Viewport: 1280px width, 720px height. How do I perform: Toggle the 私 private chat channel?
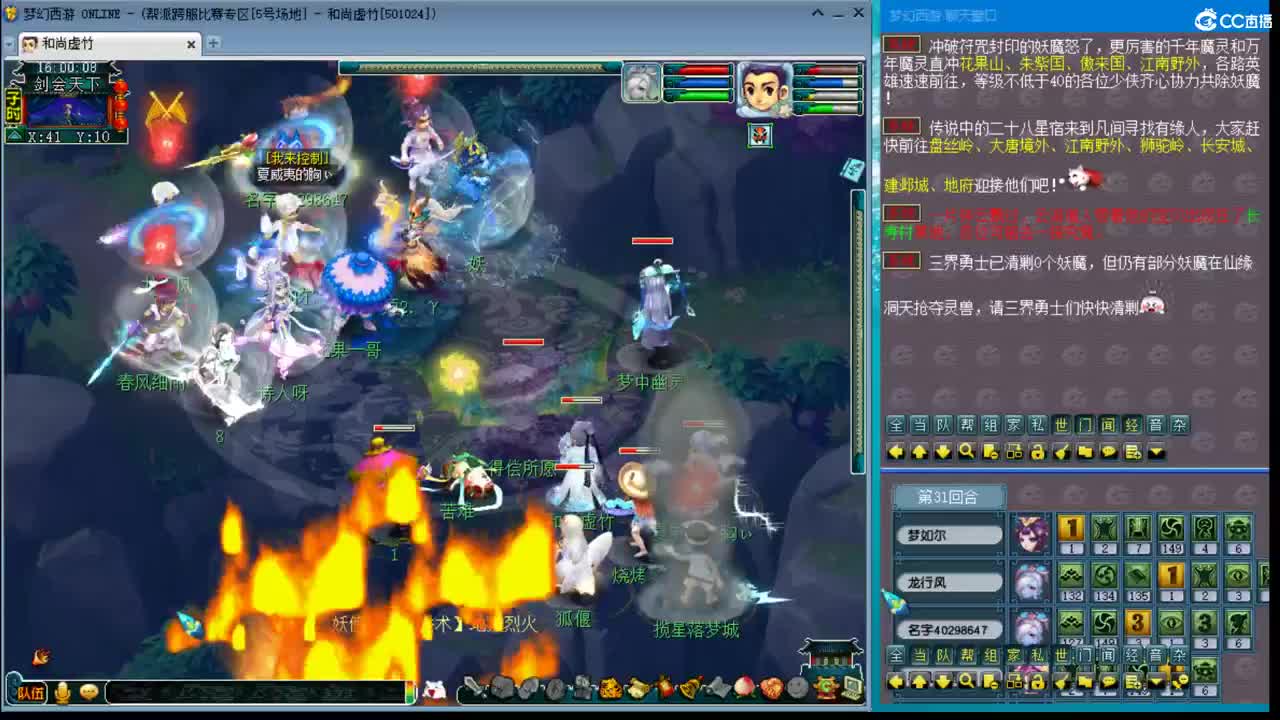click(x=1037, y=424)
